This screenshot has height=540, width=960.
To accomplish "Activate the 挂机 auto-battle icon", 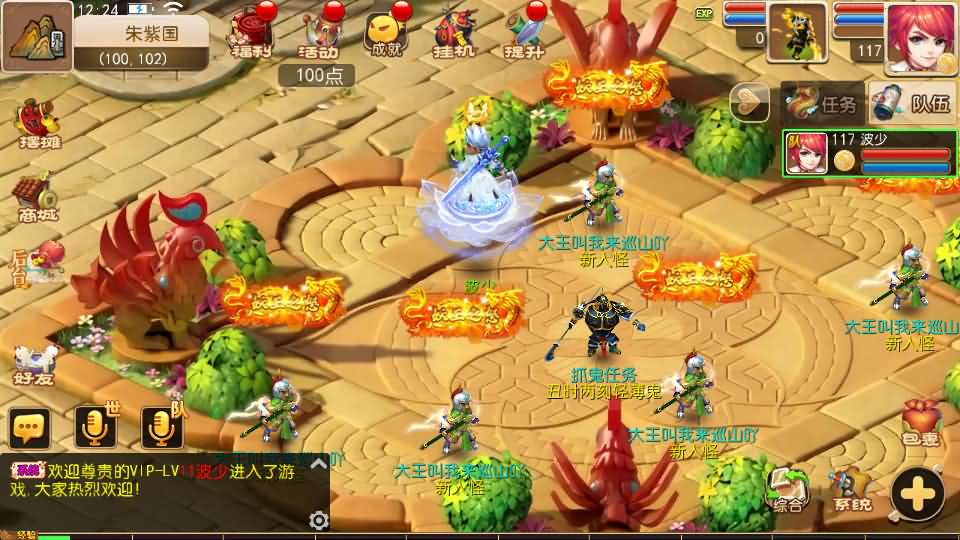I will pyautogui.click(x=454, y=34).
